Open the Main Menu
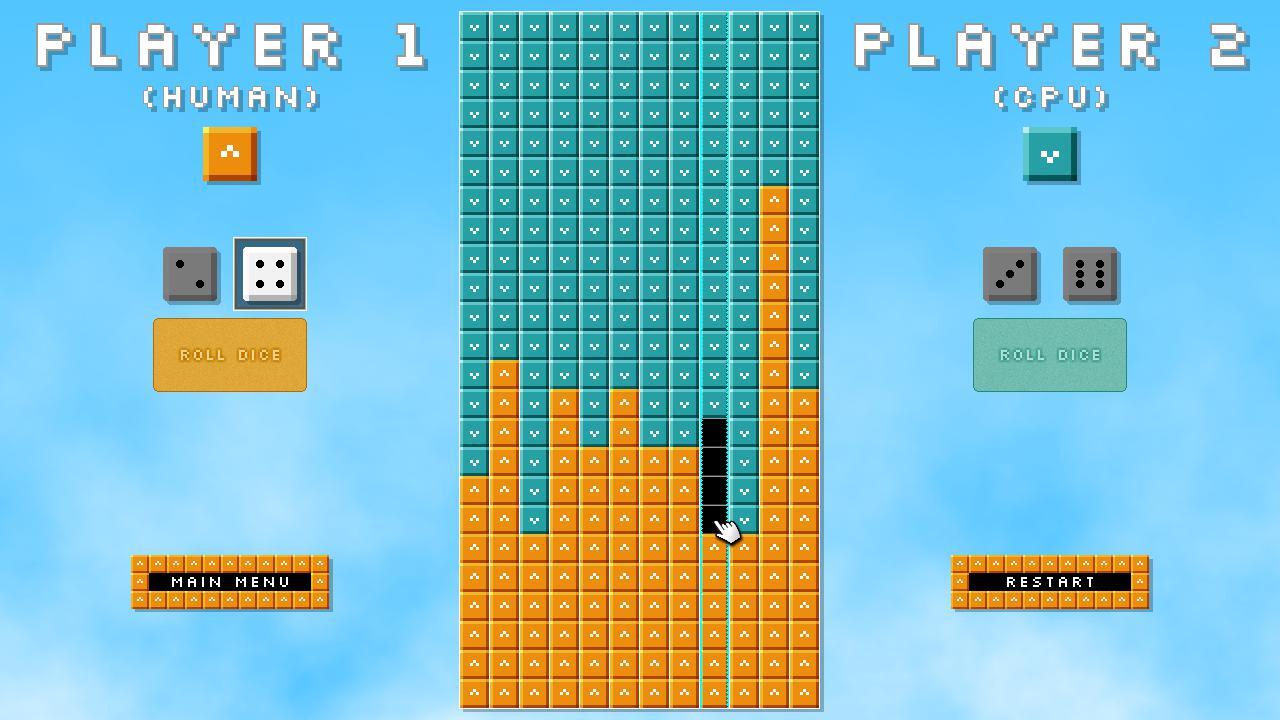The height and width of the screenshot is (720, 1280). pyautogui.click(x=229, y=581)
